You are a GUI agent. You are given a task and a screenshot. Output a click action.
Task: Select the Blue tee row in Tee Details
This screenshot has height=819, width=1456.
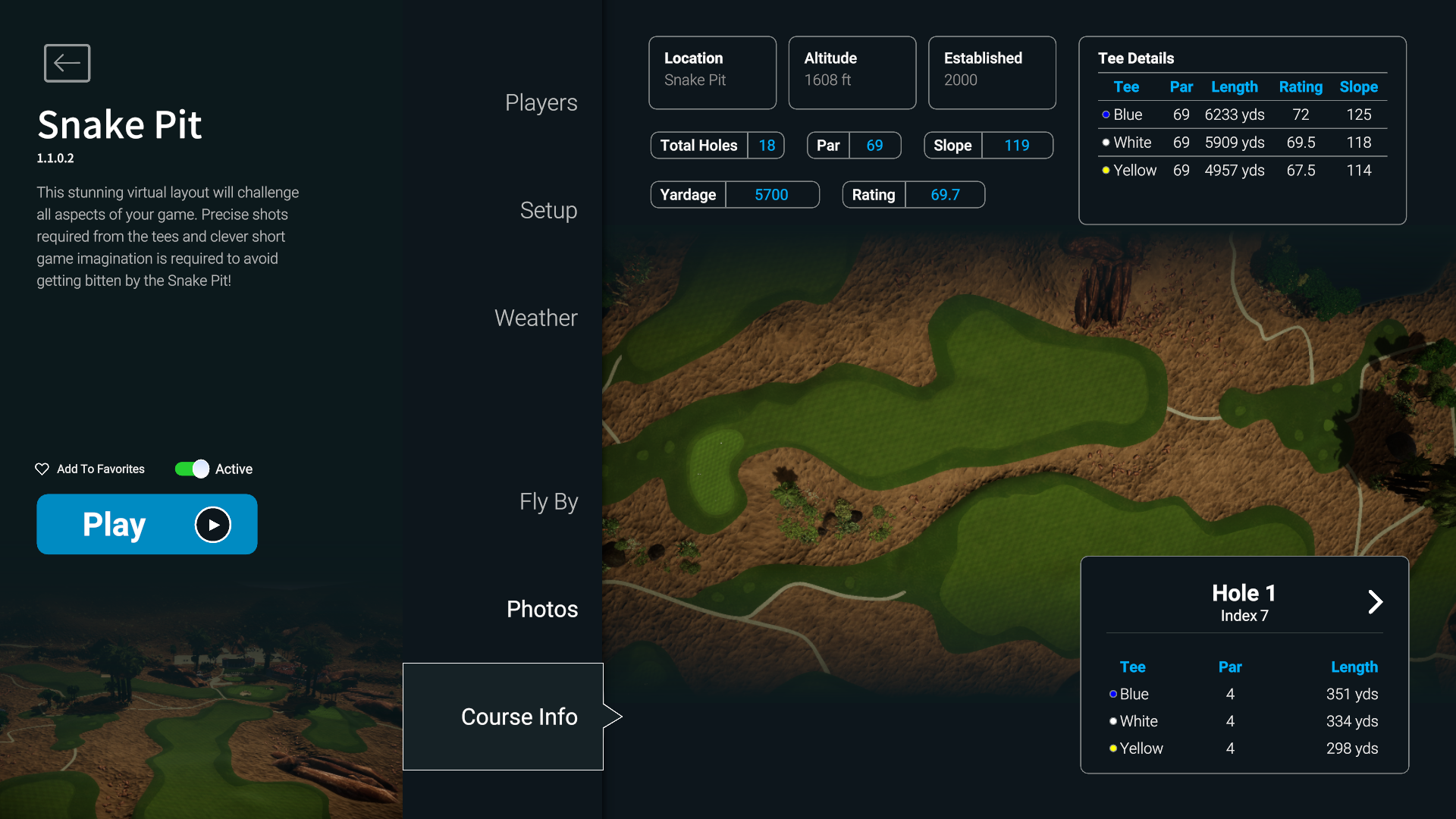tap(1241, 115)
